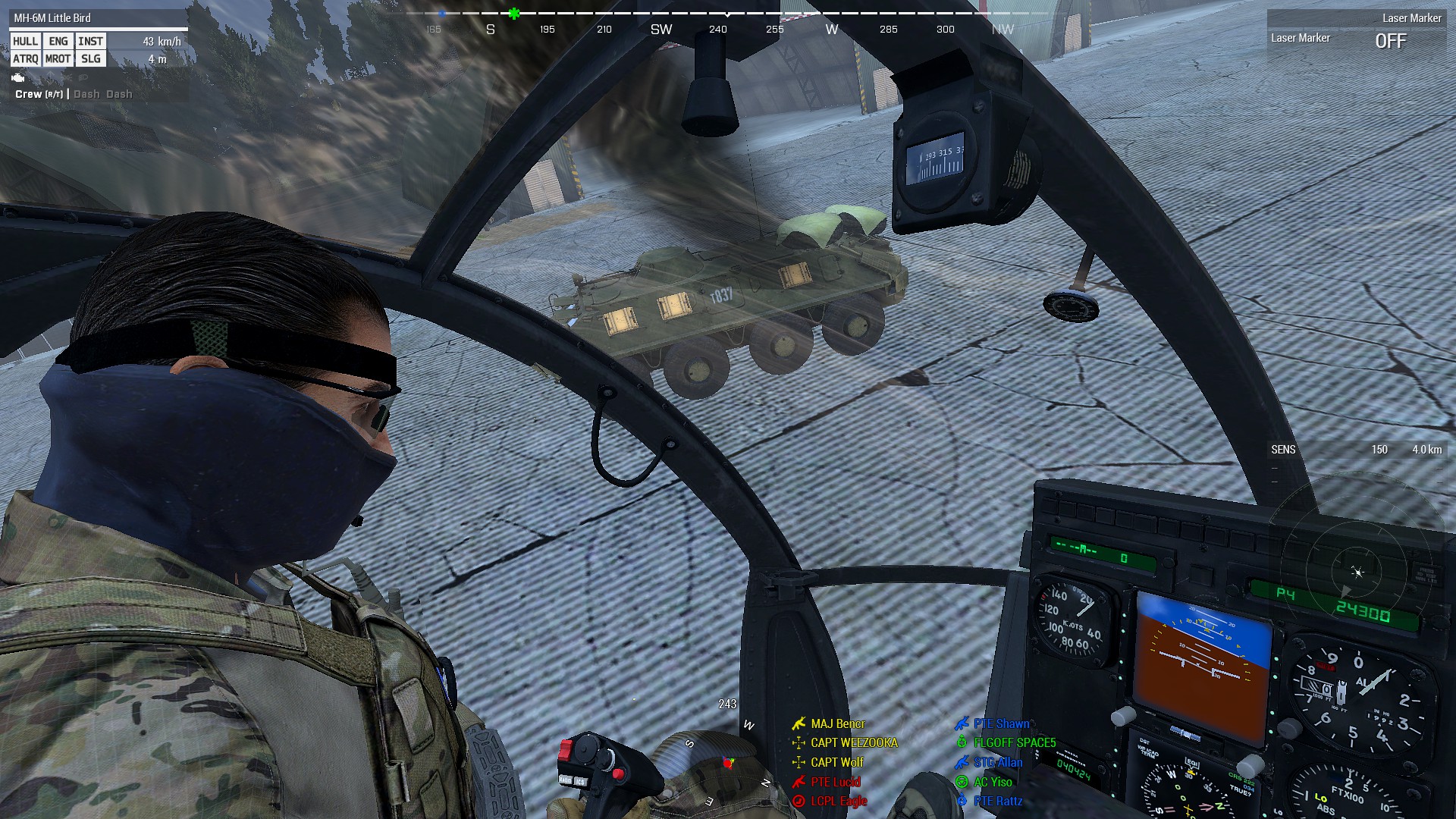Select LCPL Eagle in the squad list
1456x819 pixels.
click(x=838, y=802)
